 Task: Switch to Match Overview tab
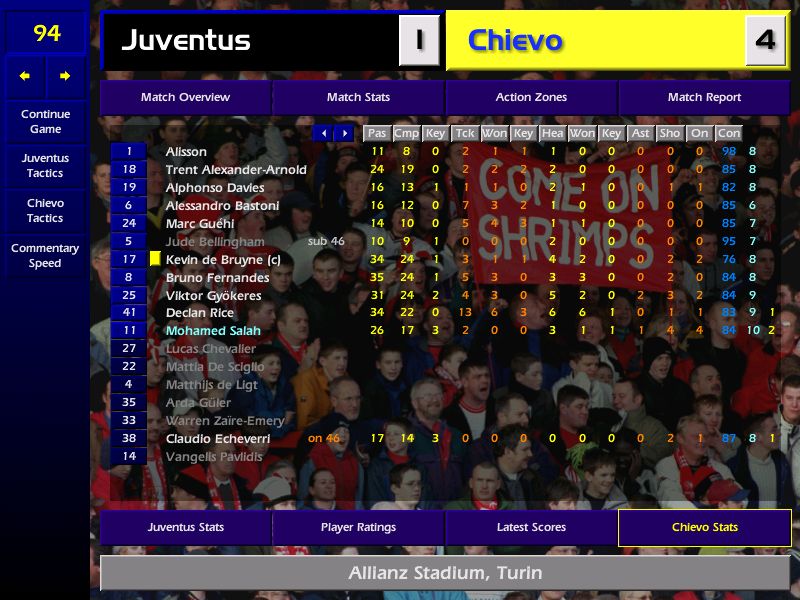click(x=185, y=98)
